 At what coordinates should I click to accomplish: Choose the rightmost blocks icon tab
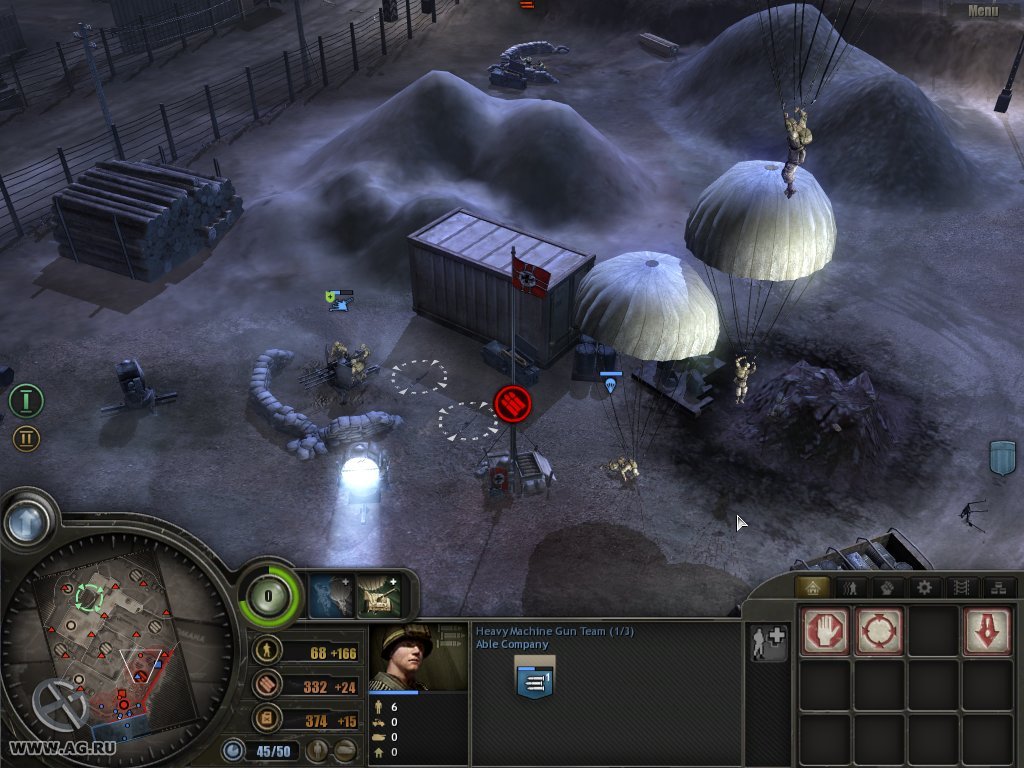pyautogui.click(x=996, y=588)
